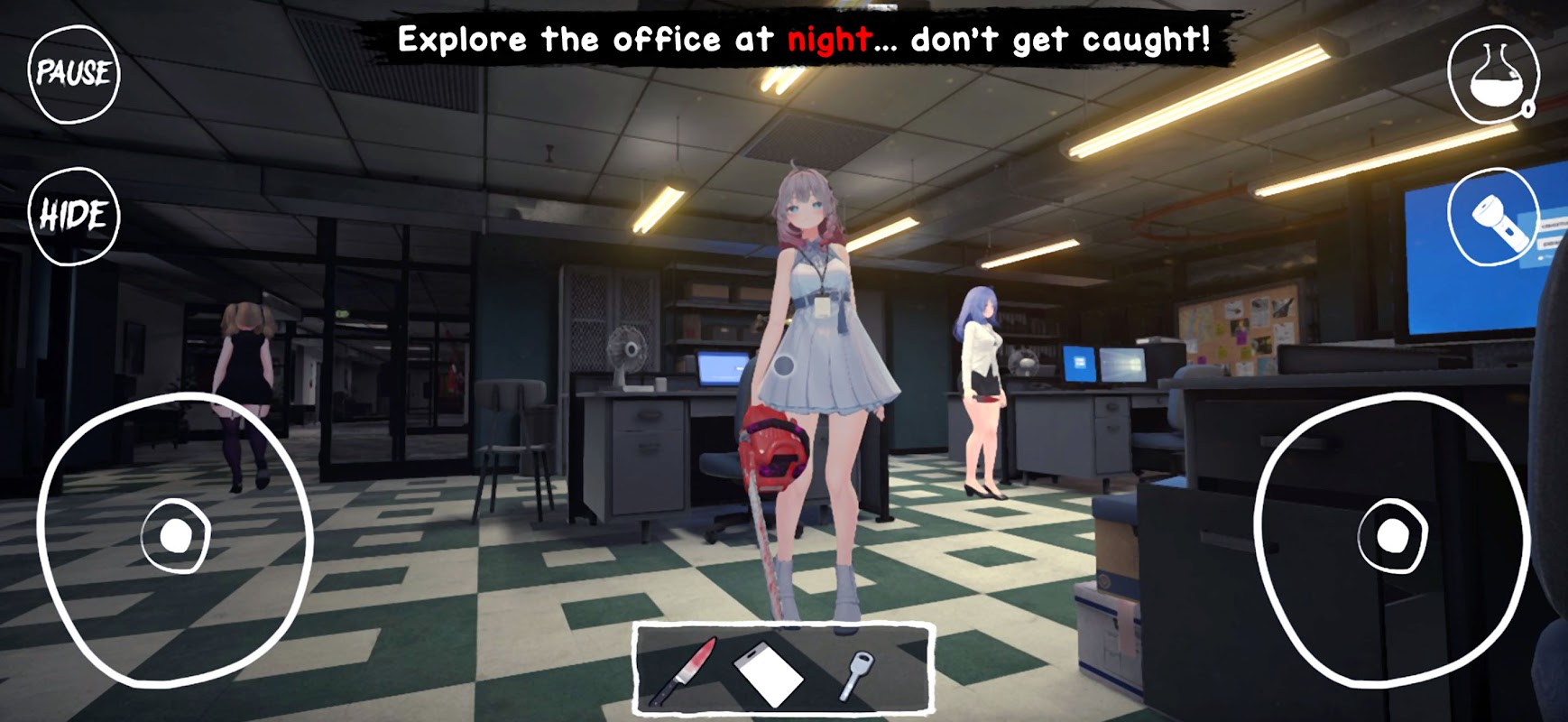Tap the potion flask icon at top right
This screenshot has height=722, width=1568.
click(x=1493, y=74)
